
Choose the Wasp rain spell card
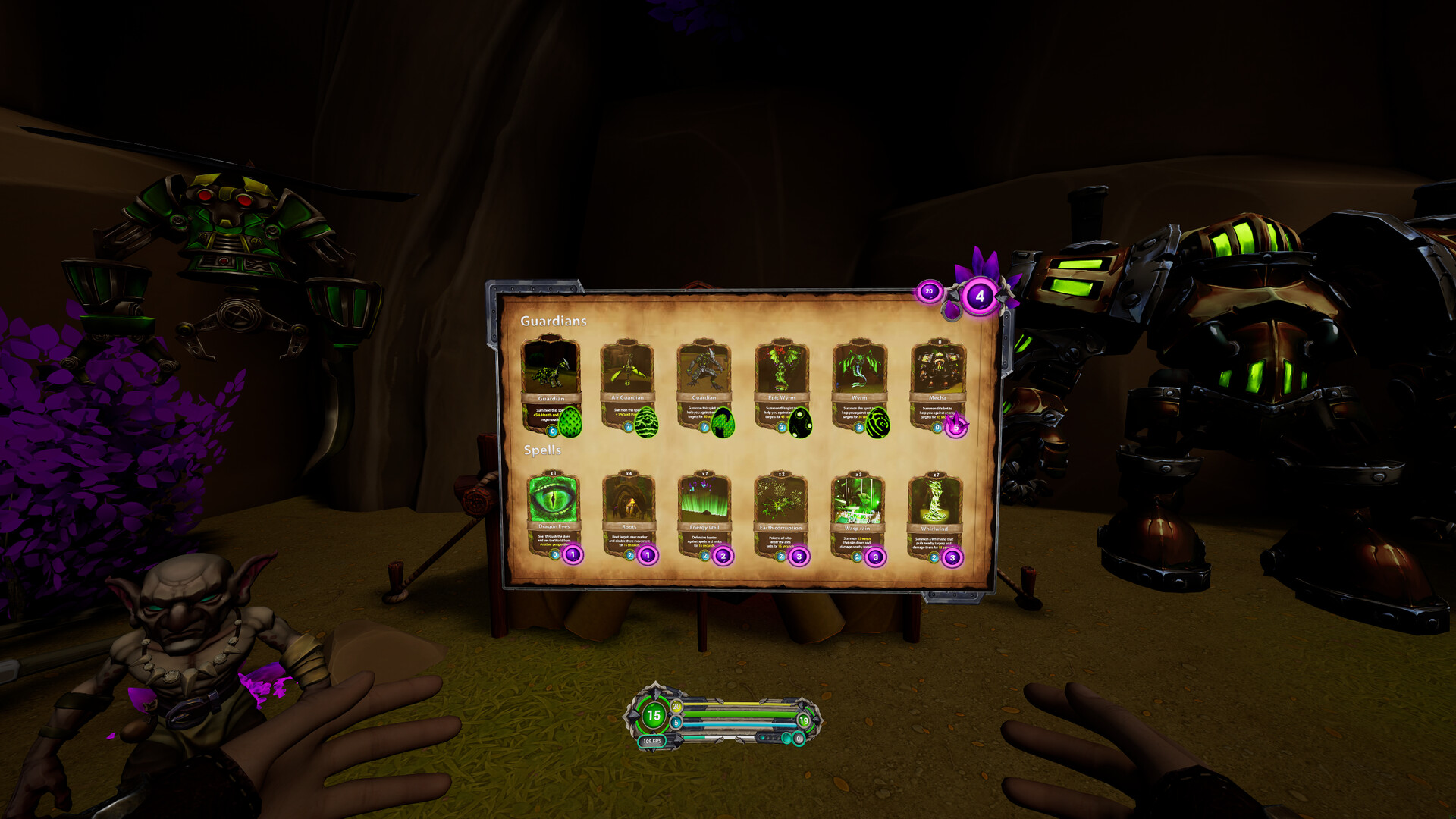[856, 500]
